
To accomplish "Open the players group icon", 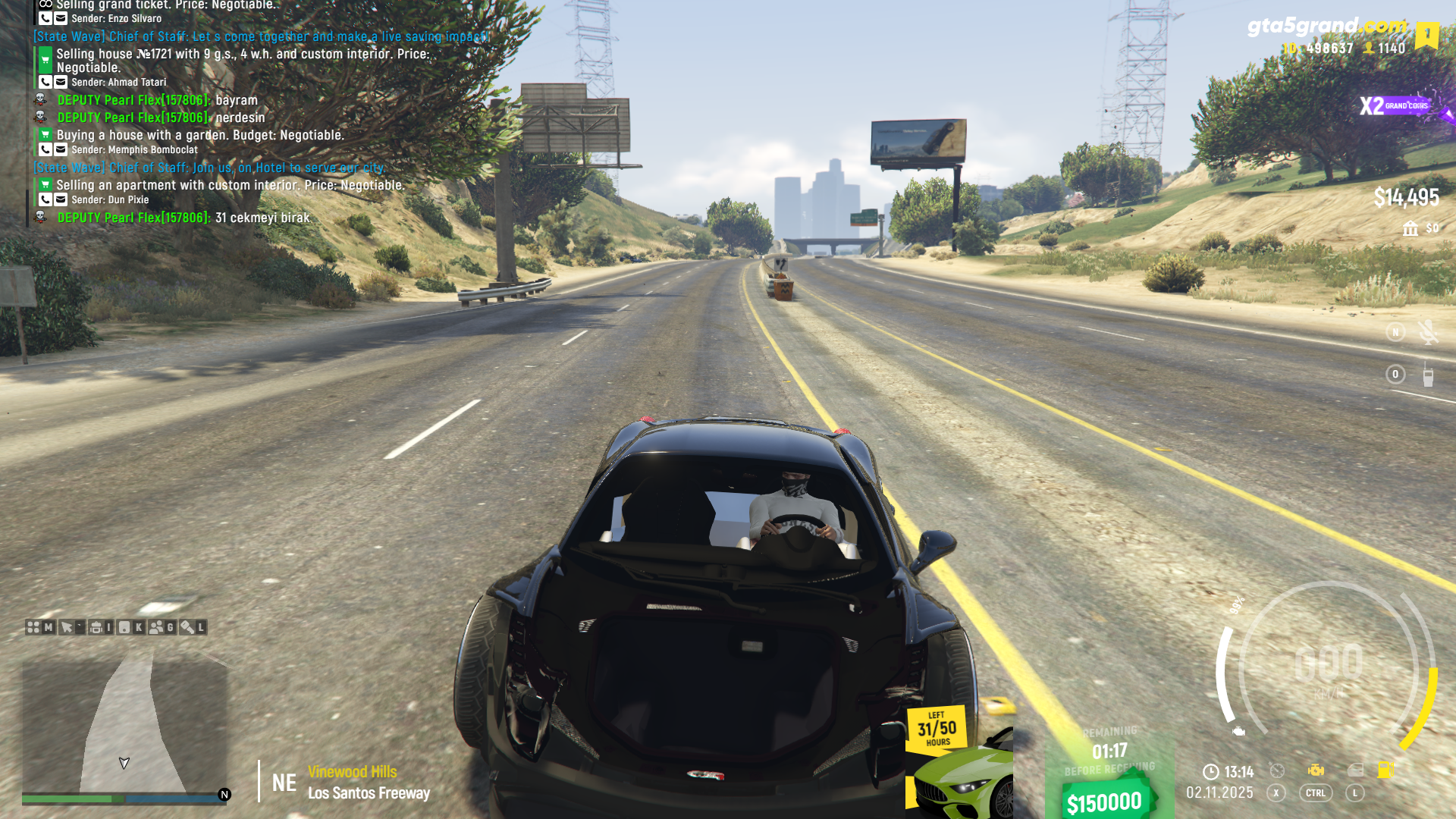I will [x=156, y=627].
